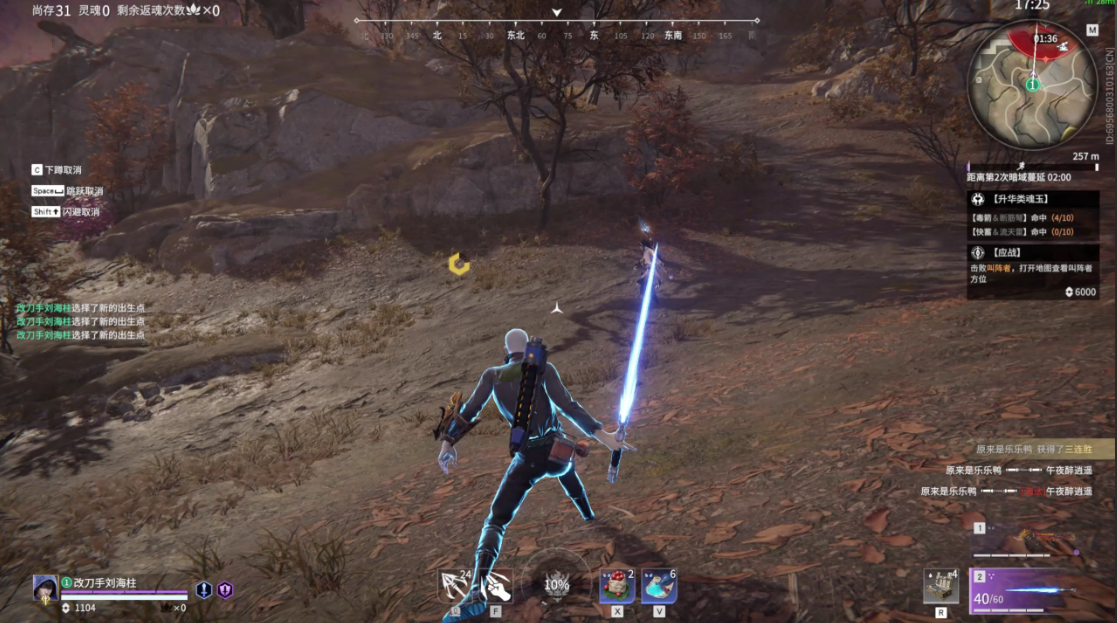Click the M map icon above minimap
Viewport: 1117px width, 623px height.
[1091, 29]
